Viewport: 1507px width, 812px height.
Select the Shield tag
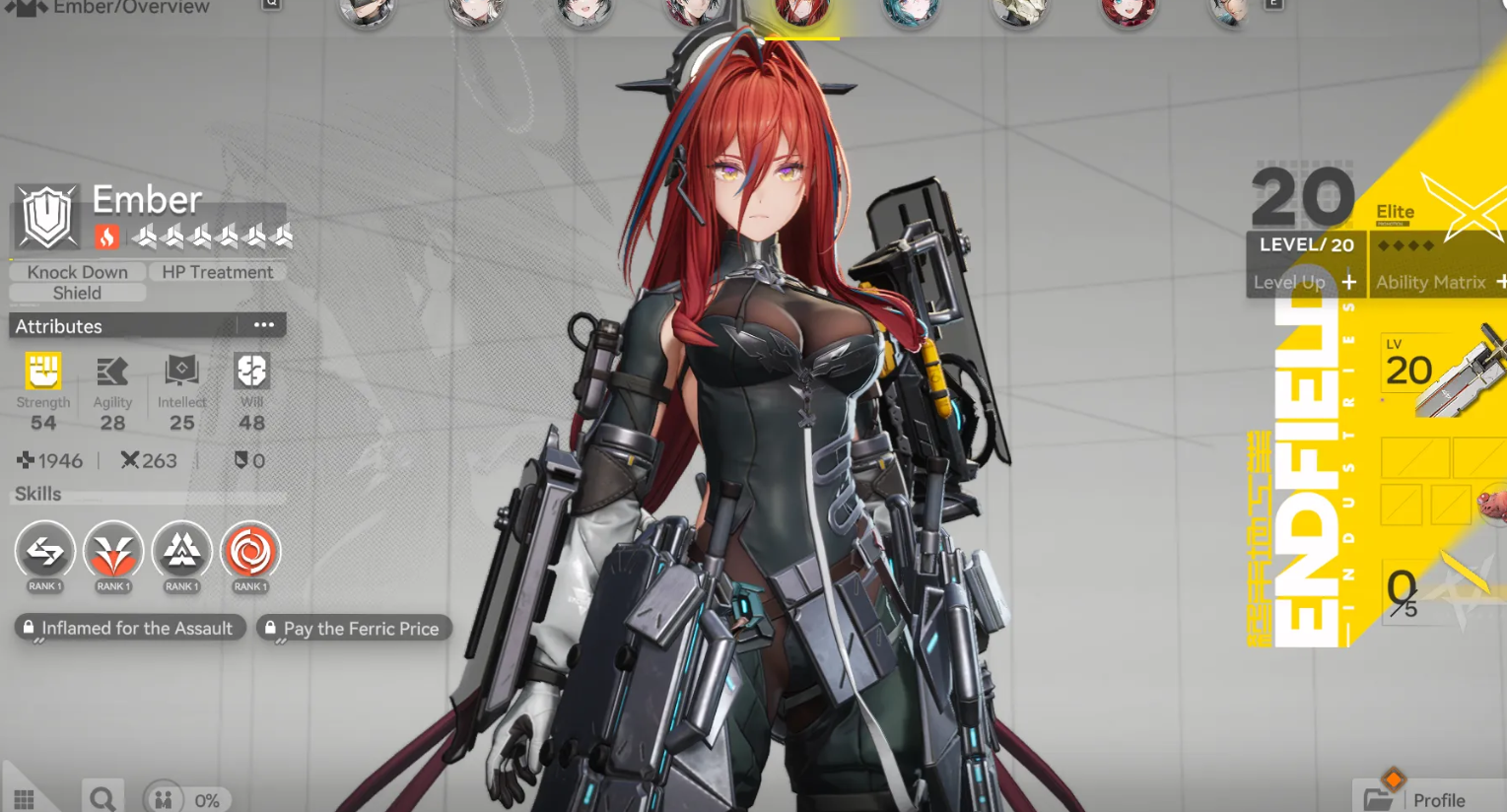(77, 293)
